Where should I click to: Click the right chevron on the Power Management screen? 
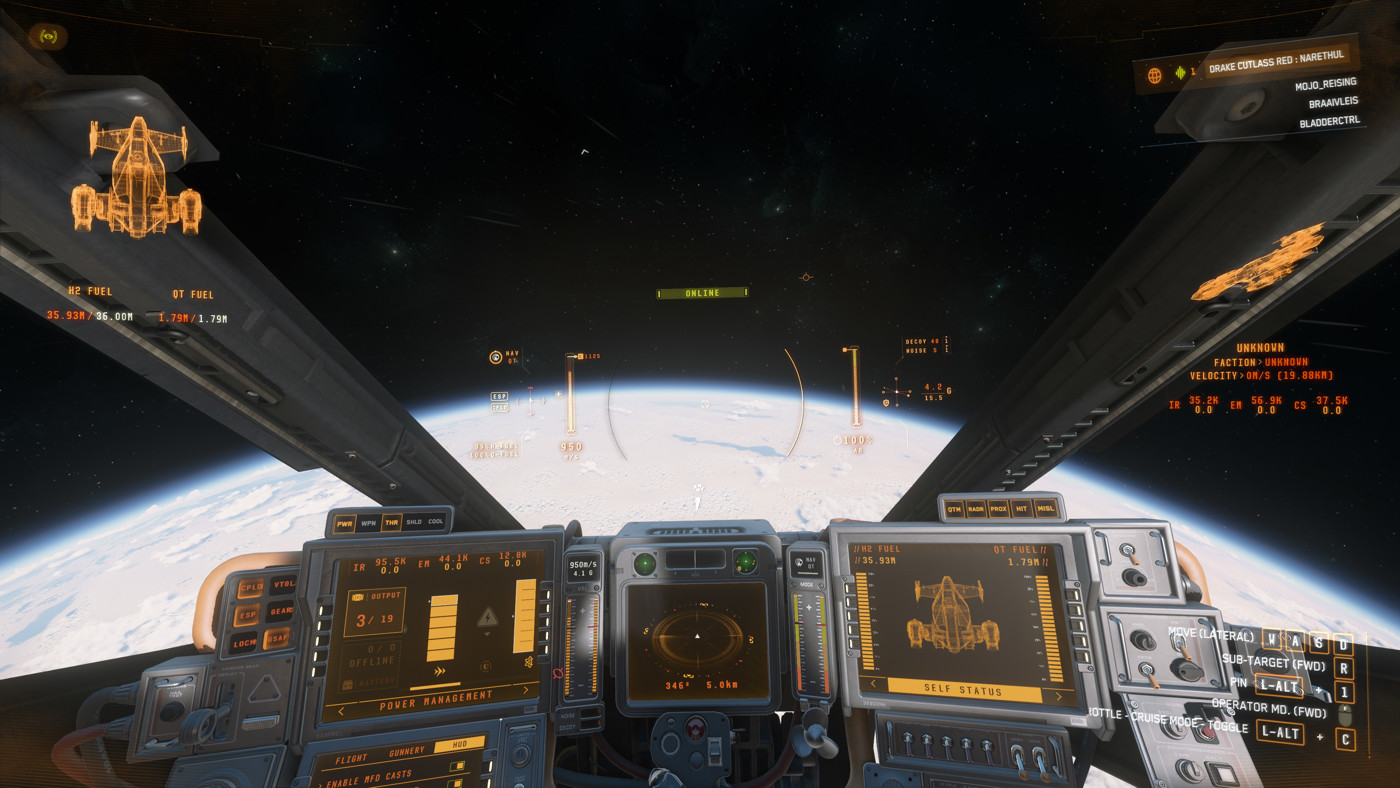click(x=526, y=690)
